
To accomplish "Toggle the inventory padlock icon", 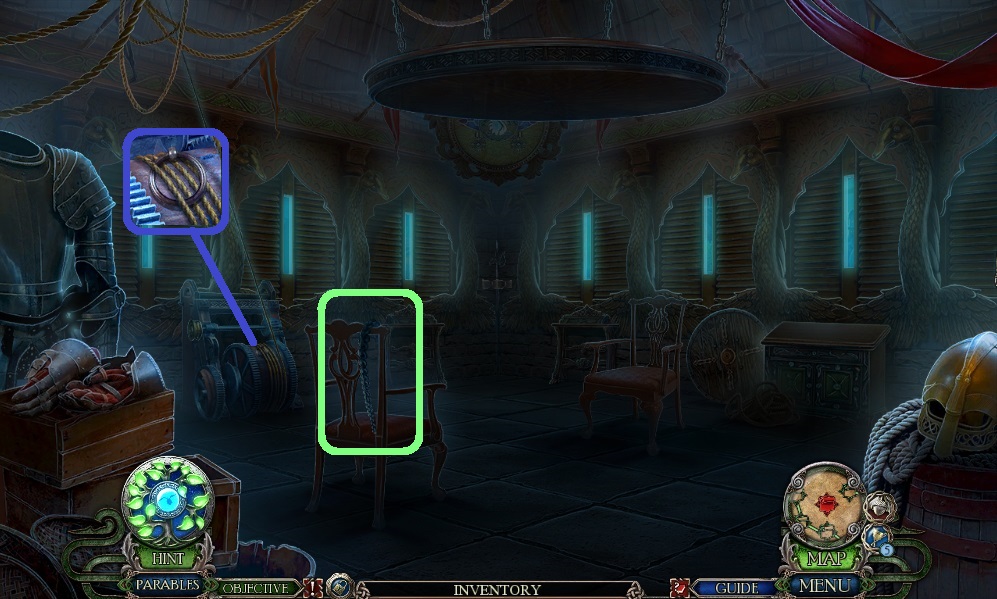I will click(340, 588).
